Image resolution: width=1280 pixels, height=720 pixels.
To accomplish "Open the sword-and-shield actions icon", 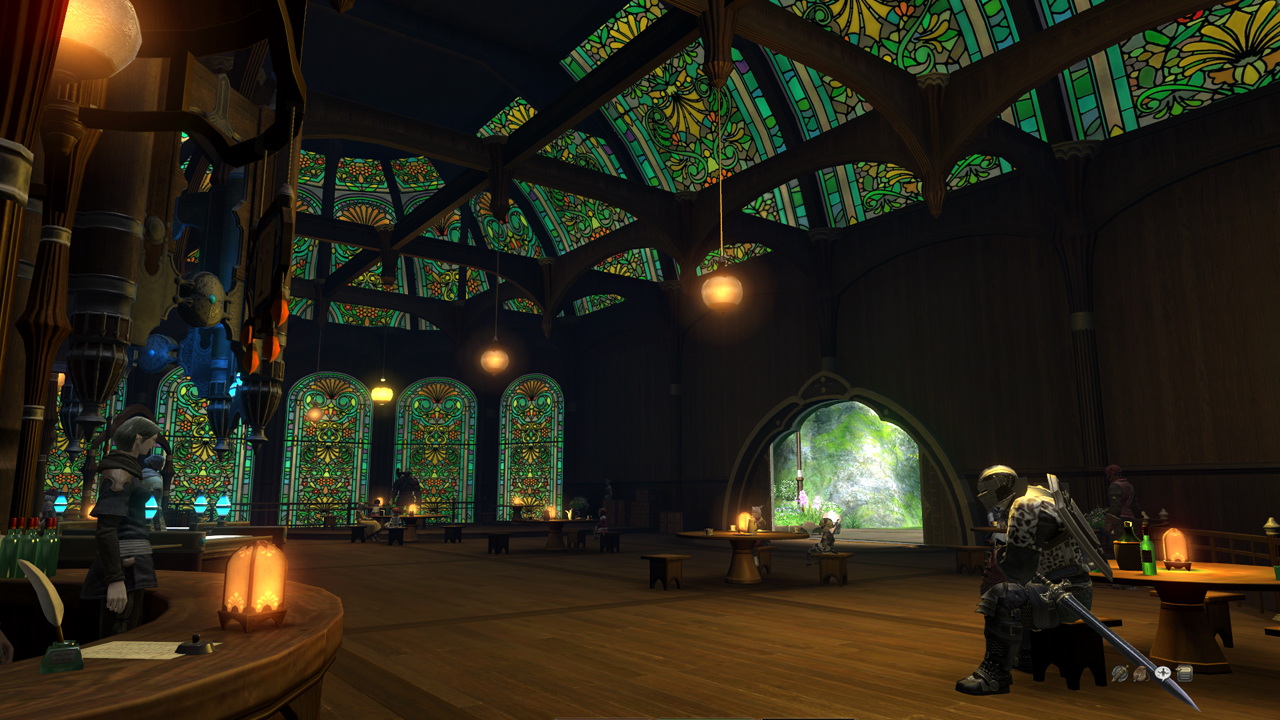I will [1120, 674].
